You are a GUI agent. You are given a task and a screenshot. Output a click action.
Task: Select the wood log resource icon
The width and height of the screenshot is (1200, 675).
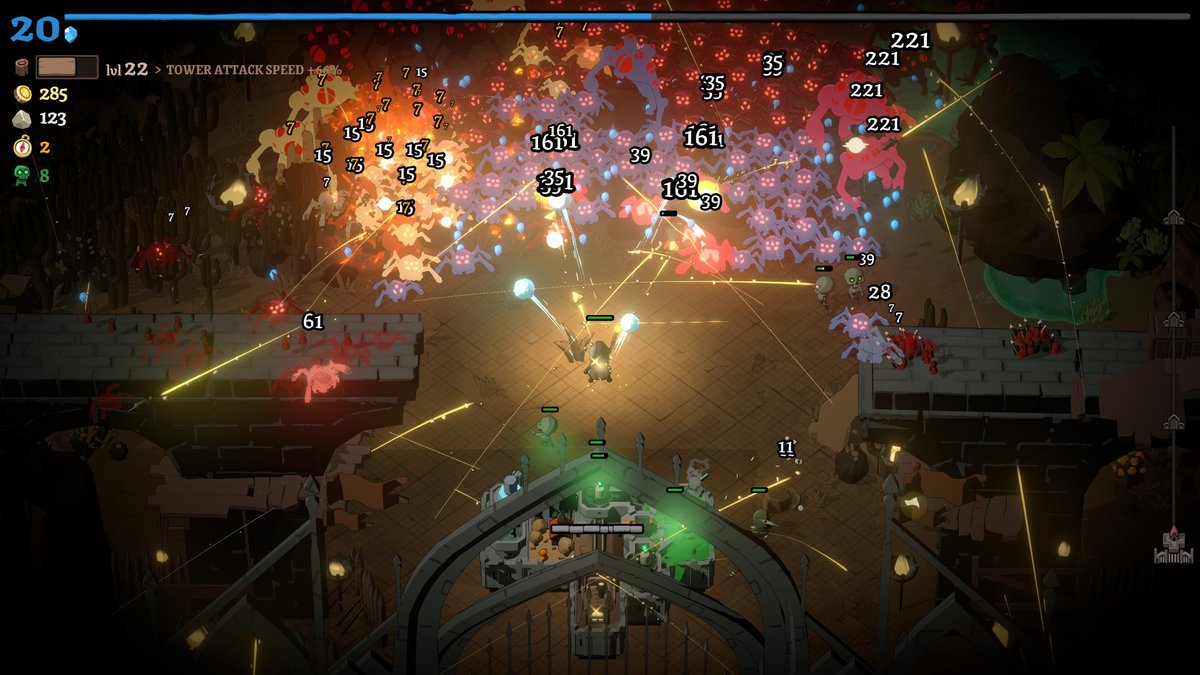tap(22, 68)
